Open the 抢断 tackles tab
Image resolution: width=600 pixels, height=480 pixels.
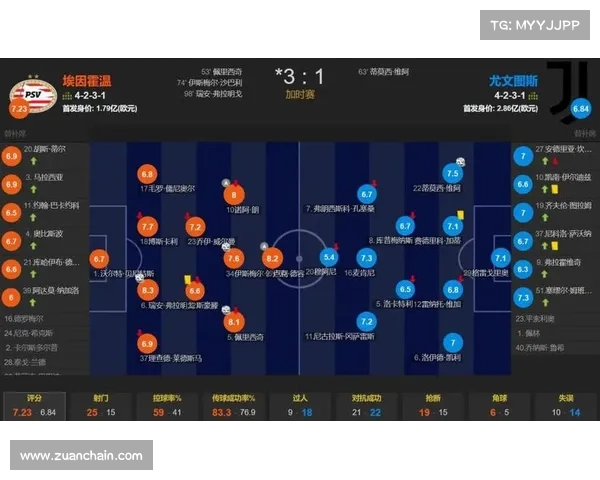tap(433, 405)
